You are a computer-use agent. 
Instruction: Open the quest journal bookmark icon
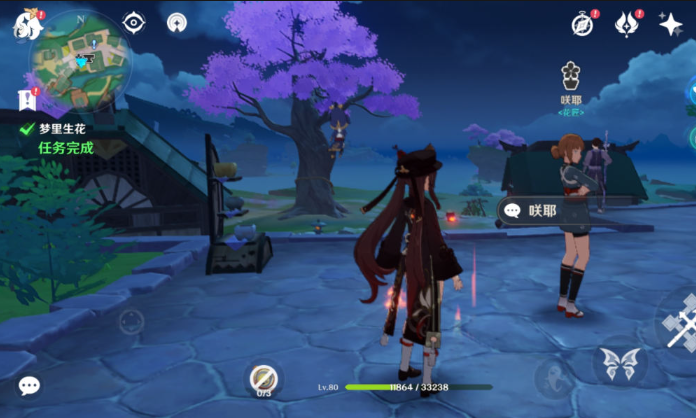coord(26,100)
